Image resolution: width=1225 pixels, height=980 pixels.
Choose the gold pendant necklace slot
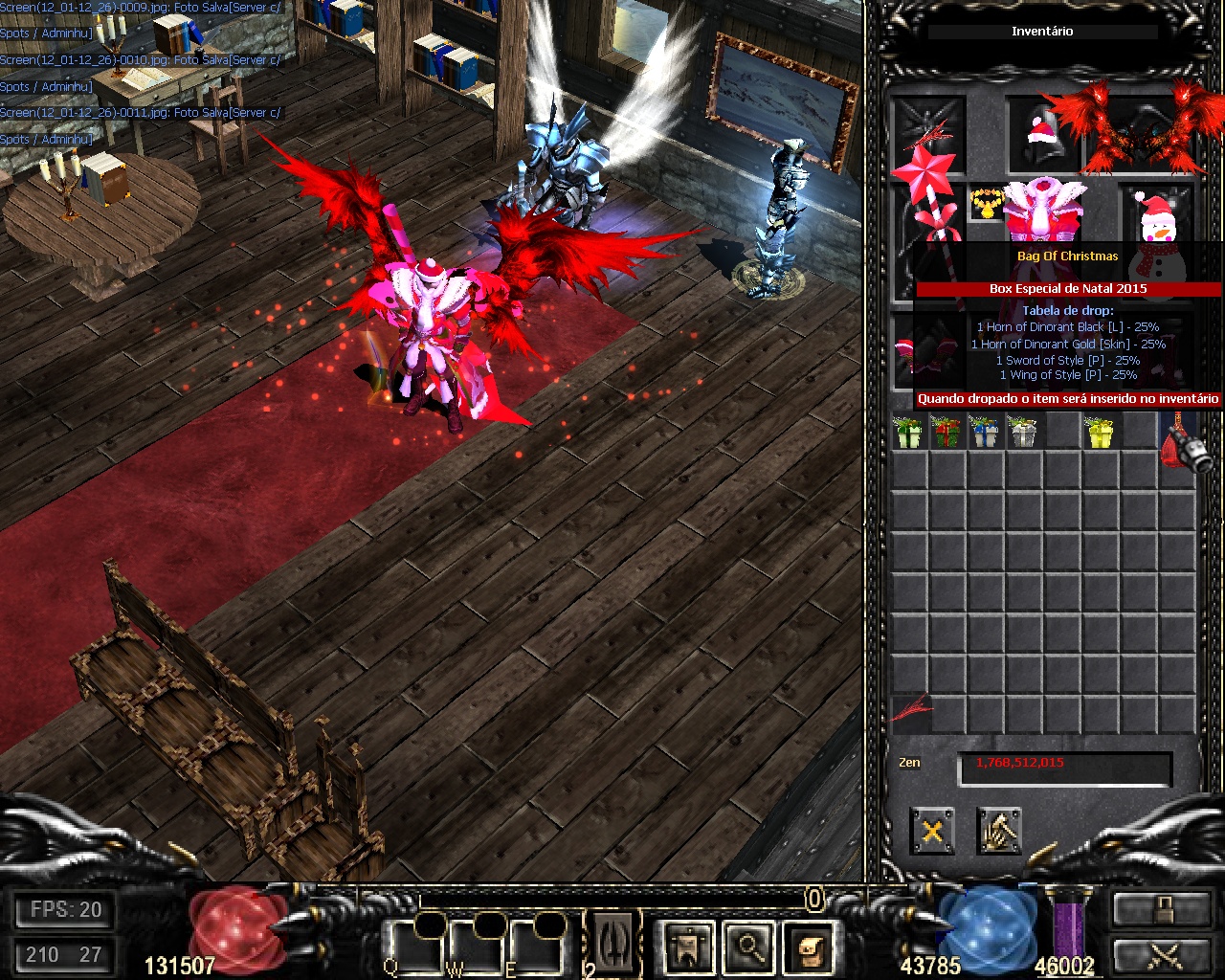point(985,204)
